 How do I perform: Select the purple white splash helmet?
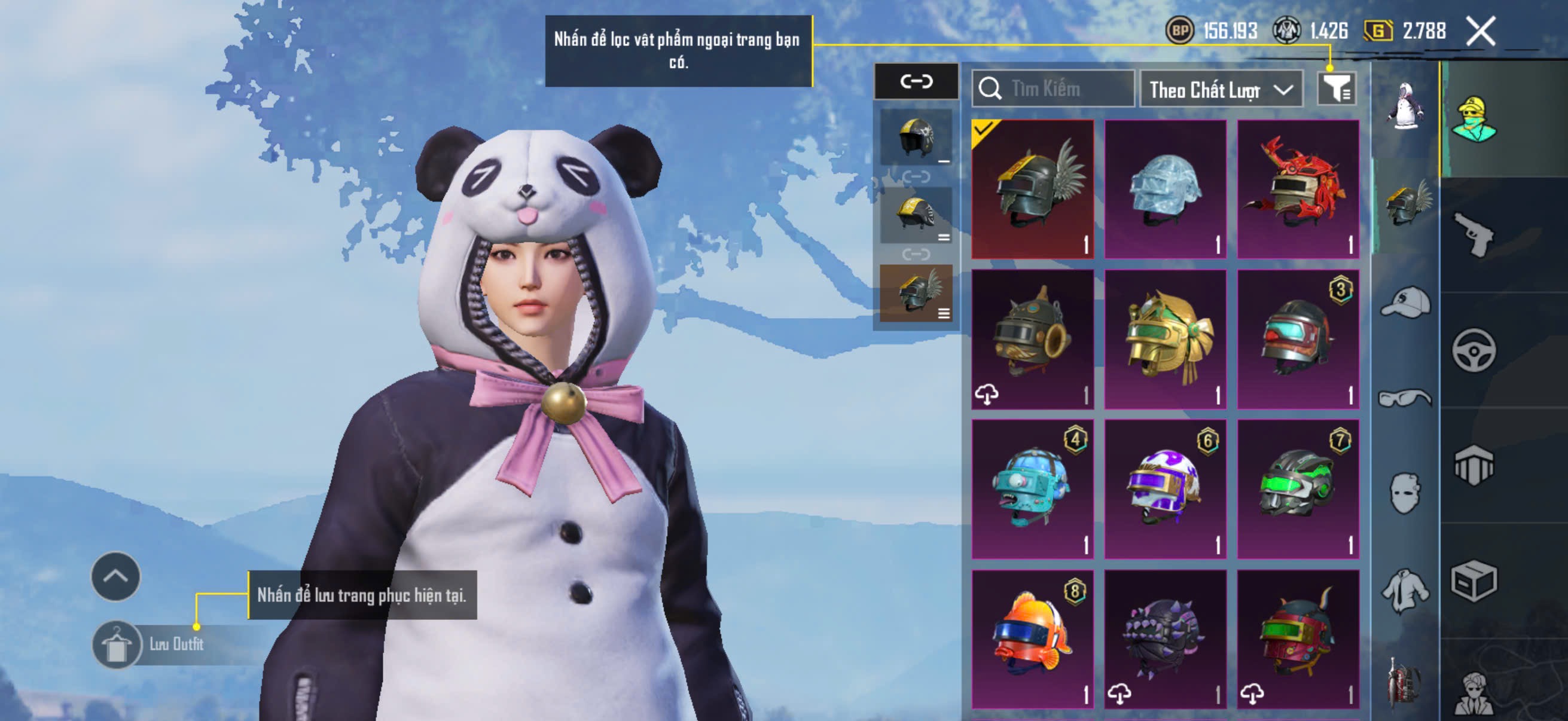point(1165,488)
